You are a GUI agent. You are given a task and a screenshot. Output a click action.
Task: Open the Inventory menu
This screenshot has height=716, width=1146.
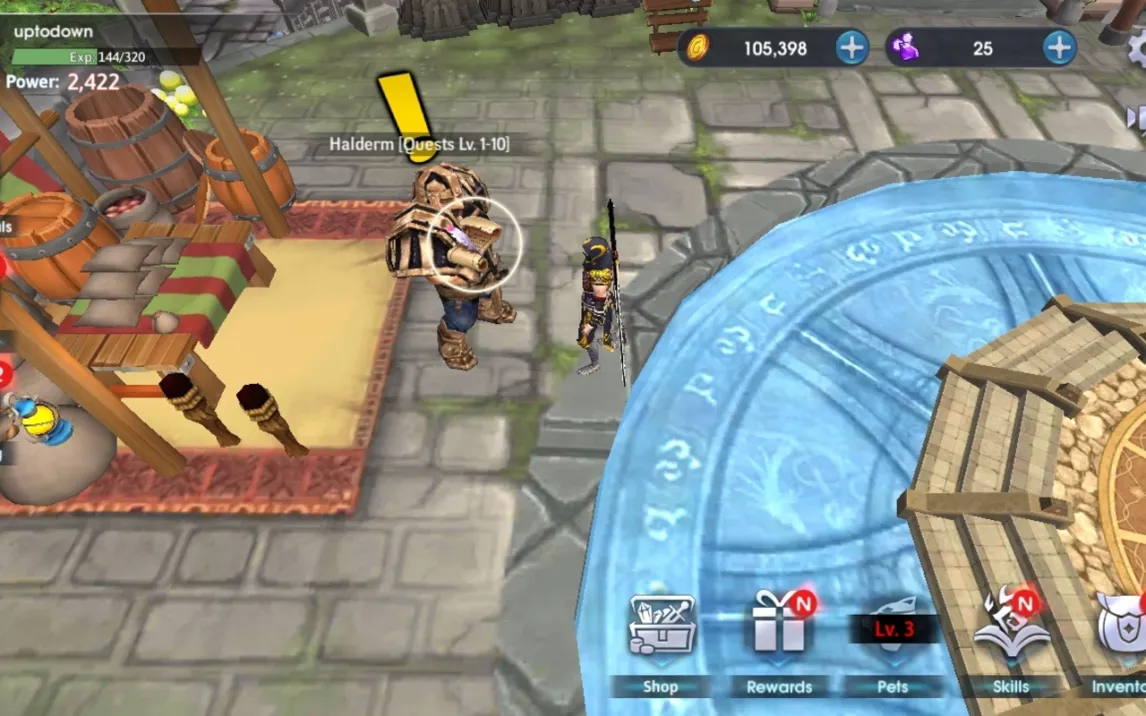tap(1123, 640)
